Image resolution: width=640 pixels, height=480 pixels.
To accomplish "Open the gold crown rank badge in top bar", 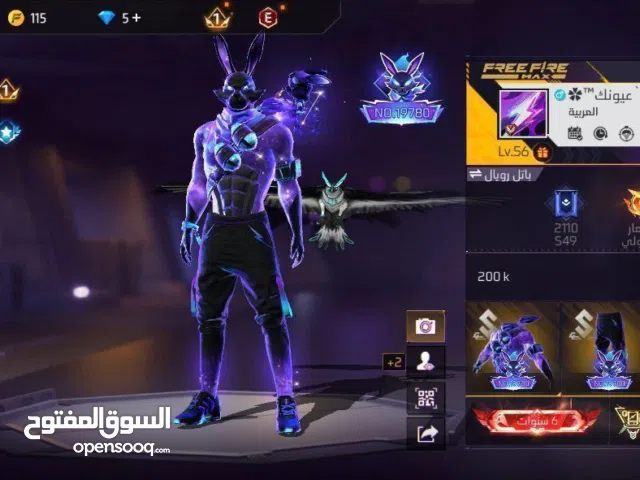I will click(x=217, y=18).
